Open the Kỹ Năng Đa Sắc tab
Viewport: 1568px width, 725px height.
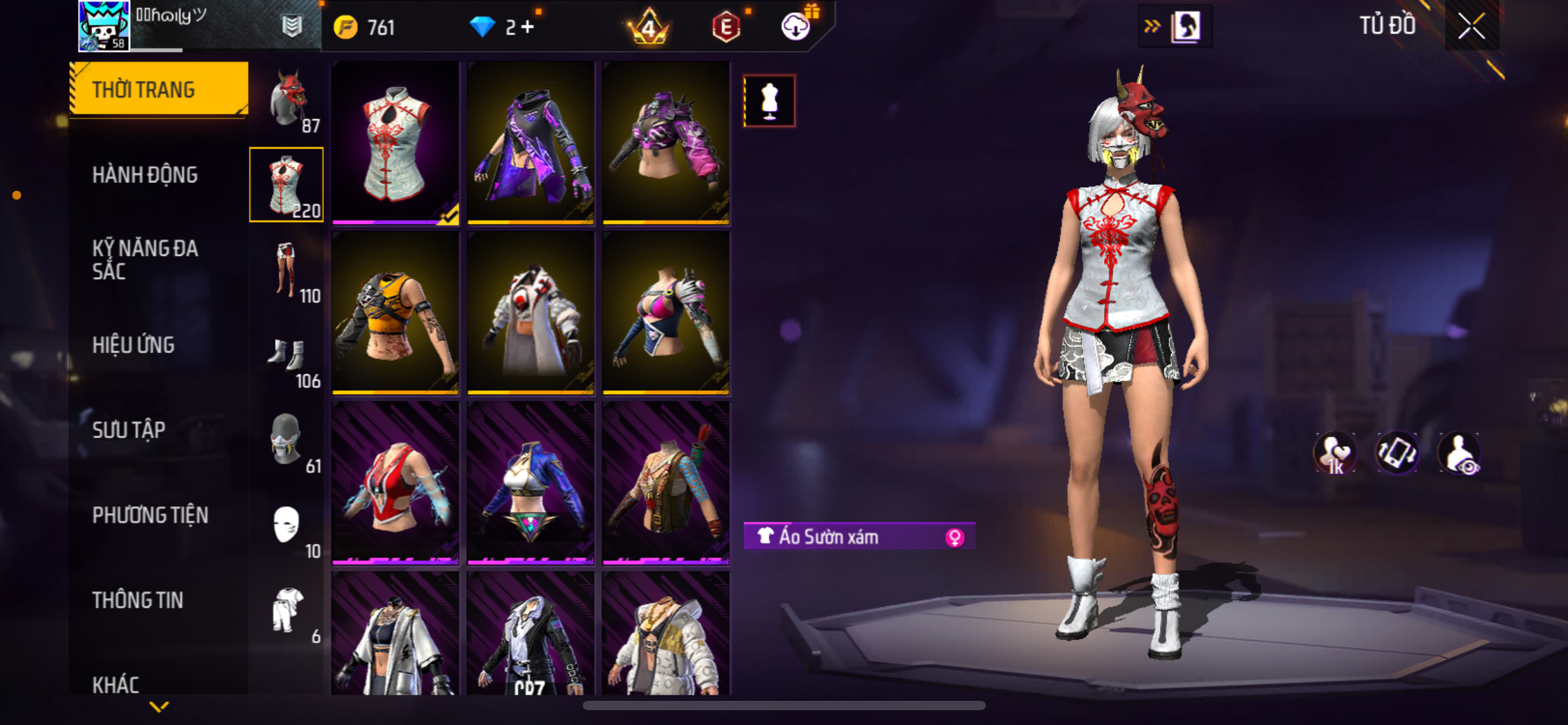145,260
